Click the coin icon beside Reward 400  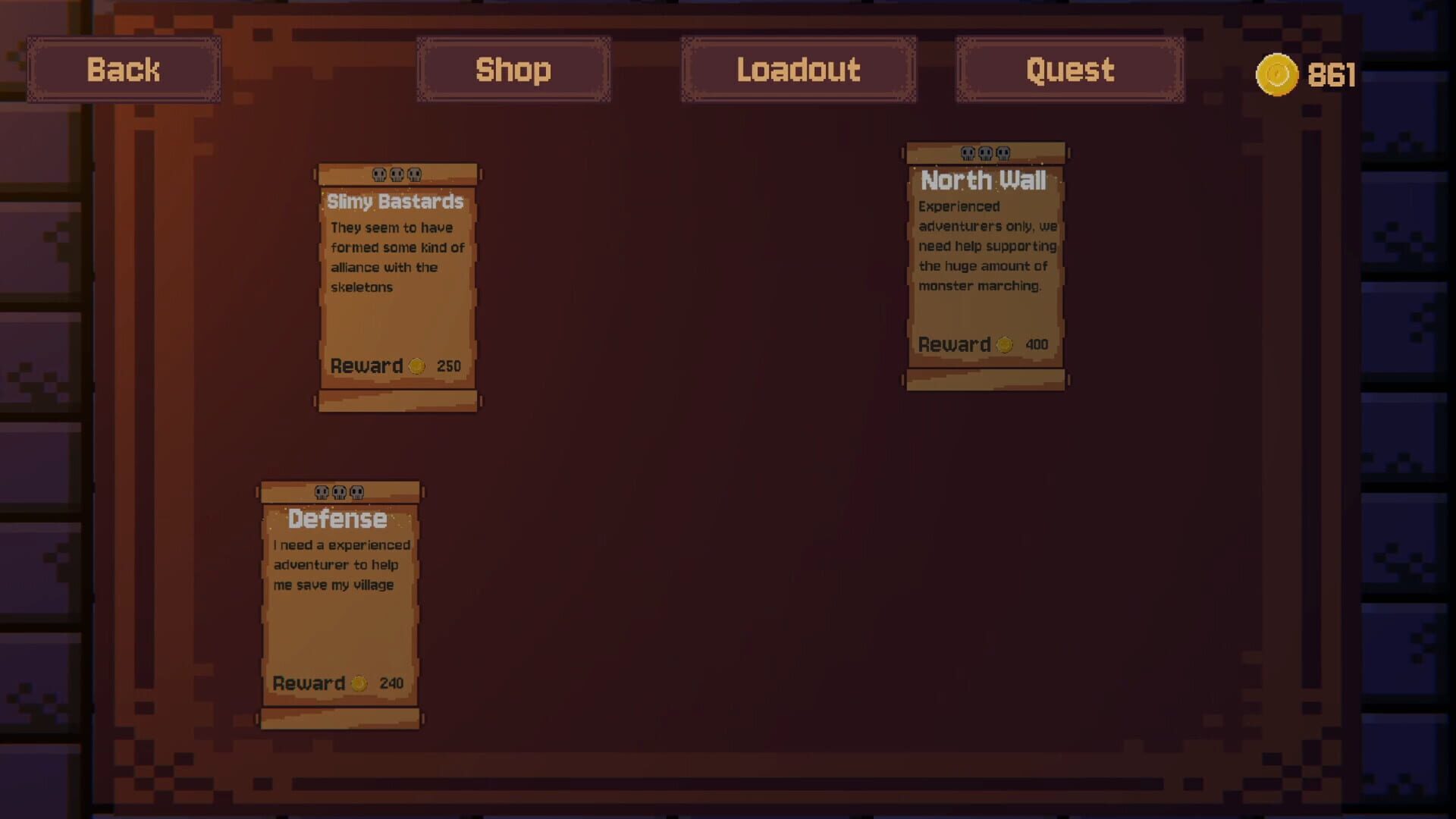(1004, 344)
